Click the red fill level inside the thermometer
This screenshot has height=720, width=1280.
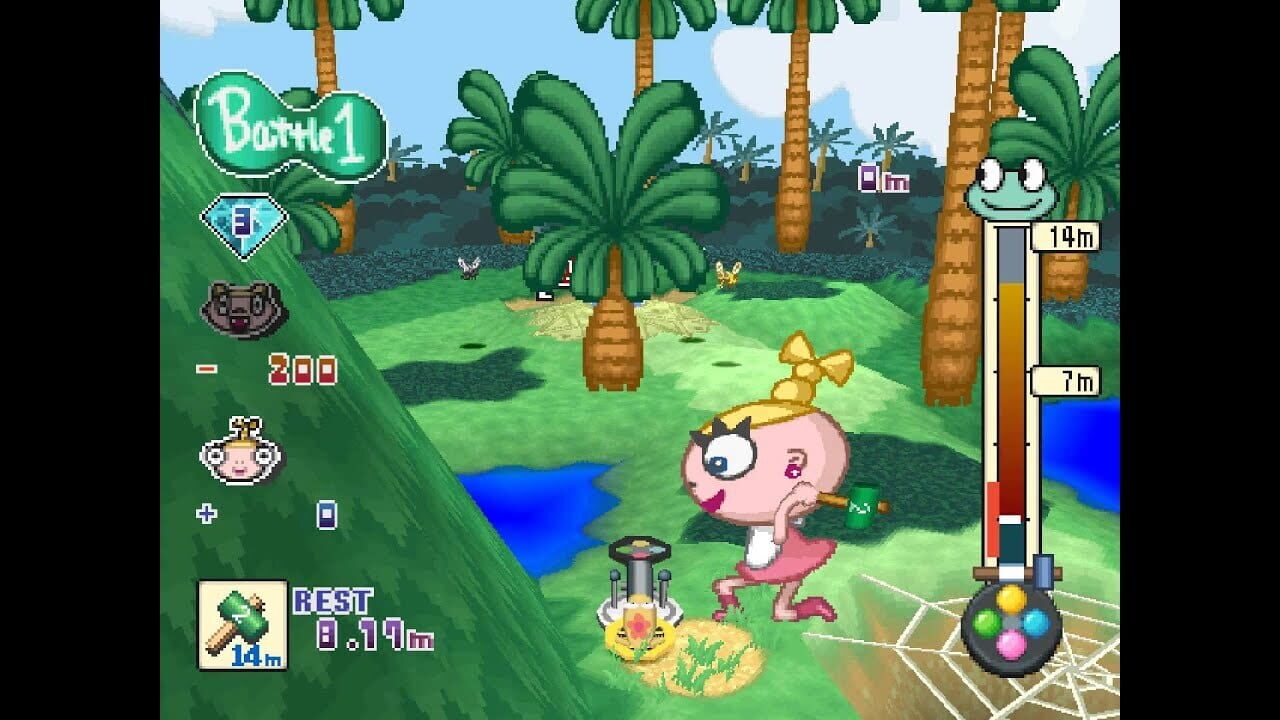(992, 515)
